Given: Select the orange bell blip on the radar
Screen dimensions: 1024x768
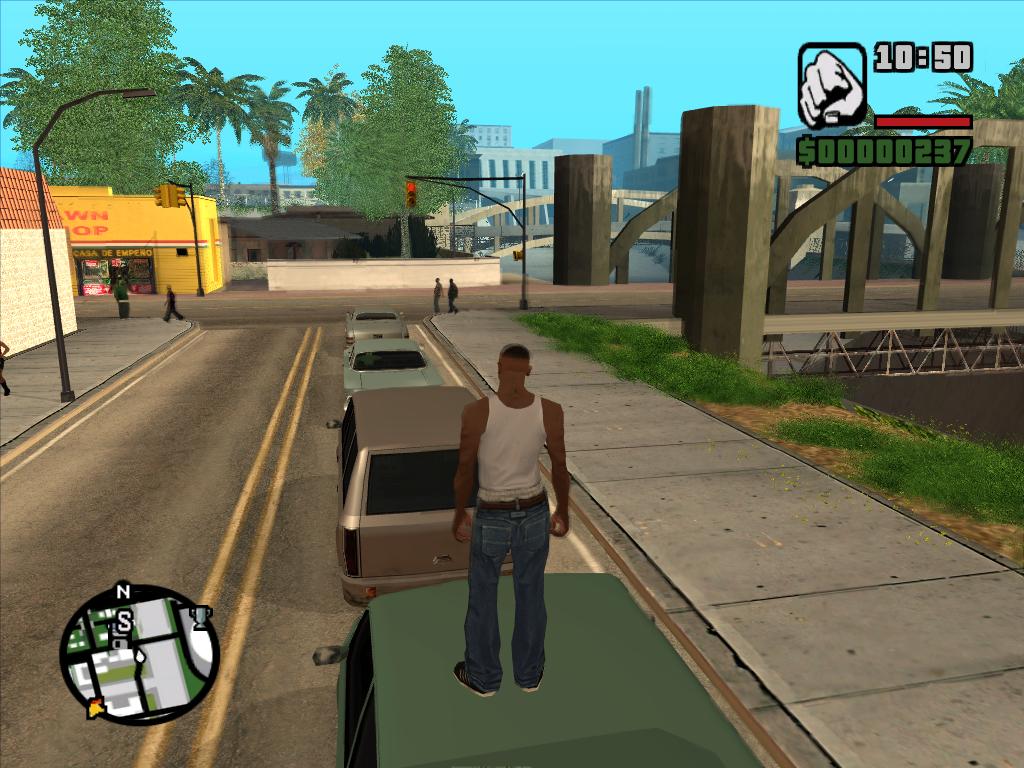Looking at the screenshot, I should [x=97, y=708].
